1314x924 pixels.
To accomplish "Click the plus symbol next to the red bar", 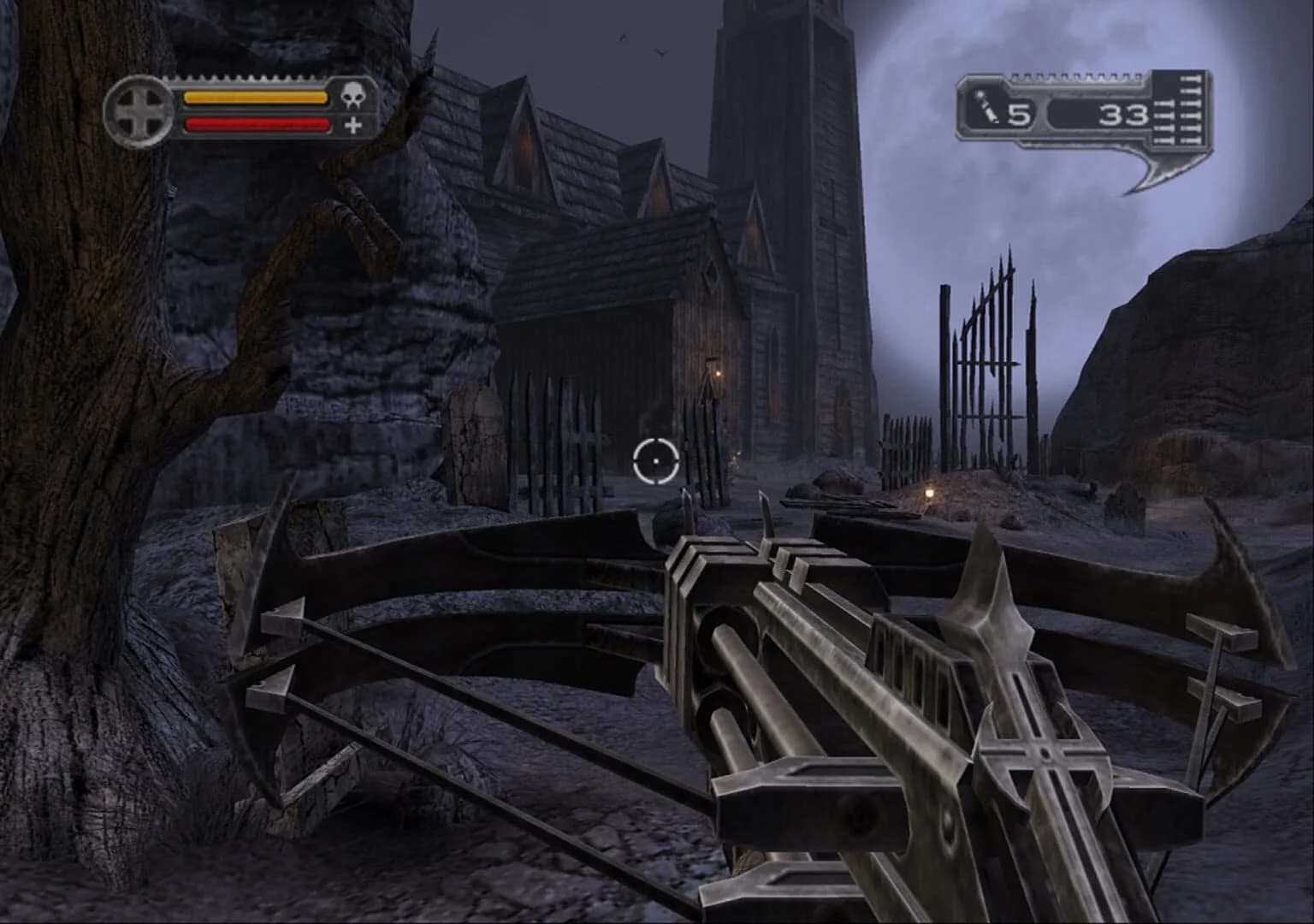I will tap(354, 127).
